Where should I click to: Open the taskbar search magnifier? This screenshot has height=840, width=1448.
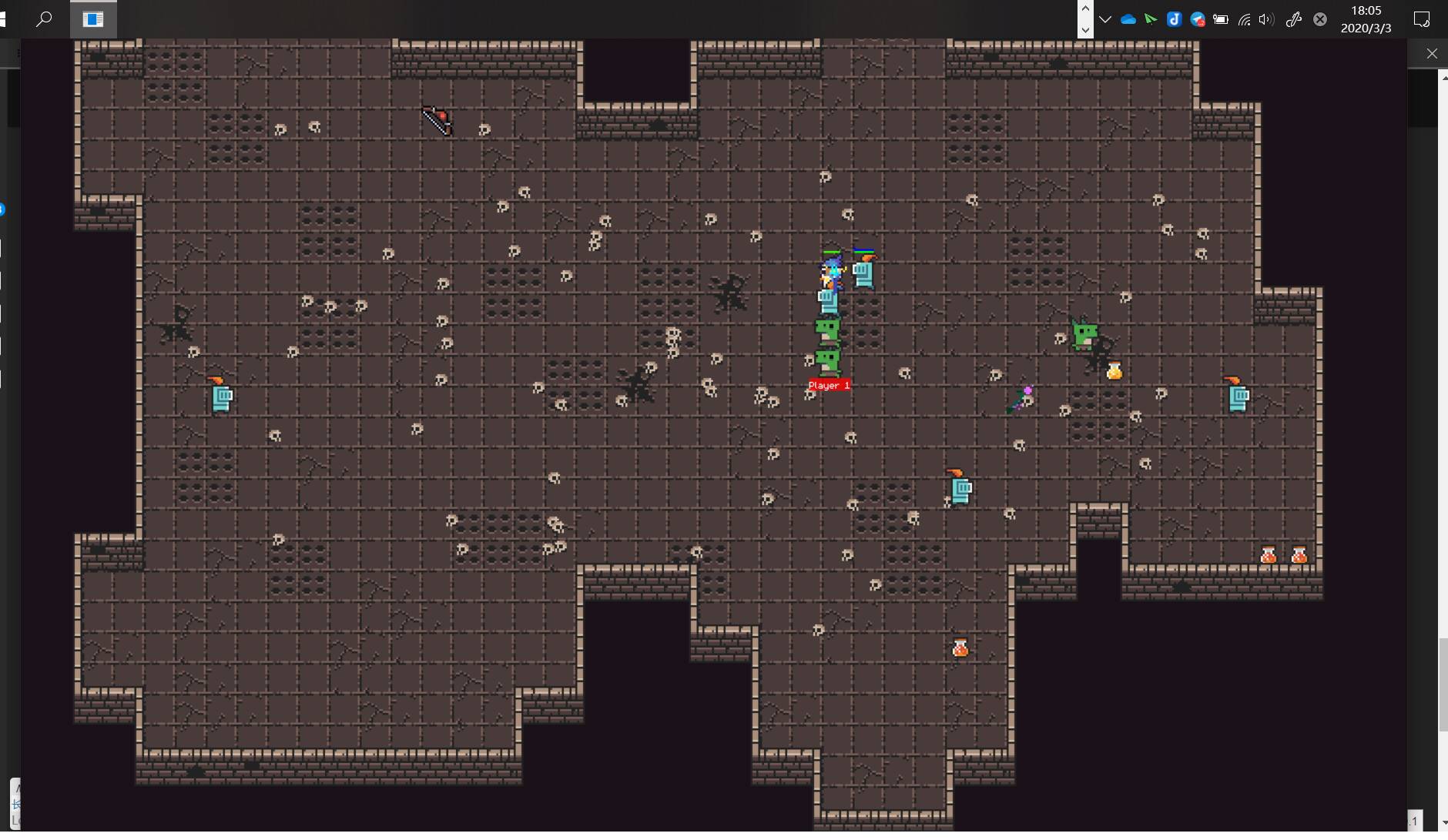(x=44, y=18)
